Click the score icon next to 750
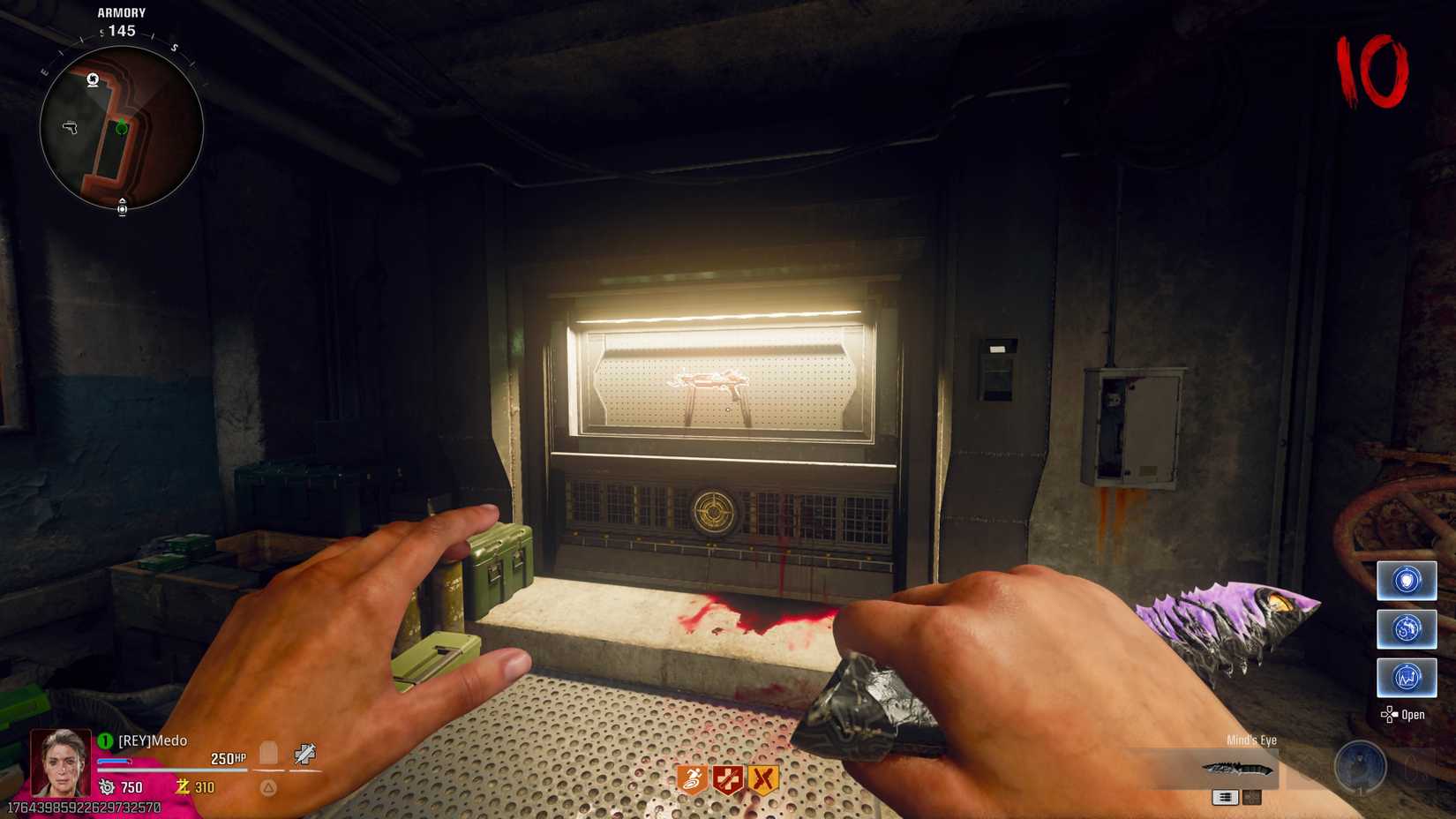1456x819 pixels. [x=107, y=786]
